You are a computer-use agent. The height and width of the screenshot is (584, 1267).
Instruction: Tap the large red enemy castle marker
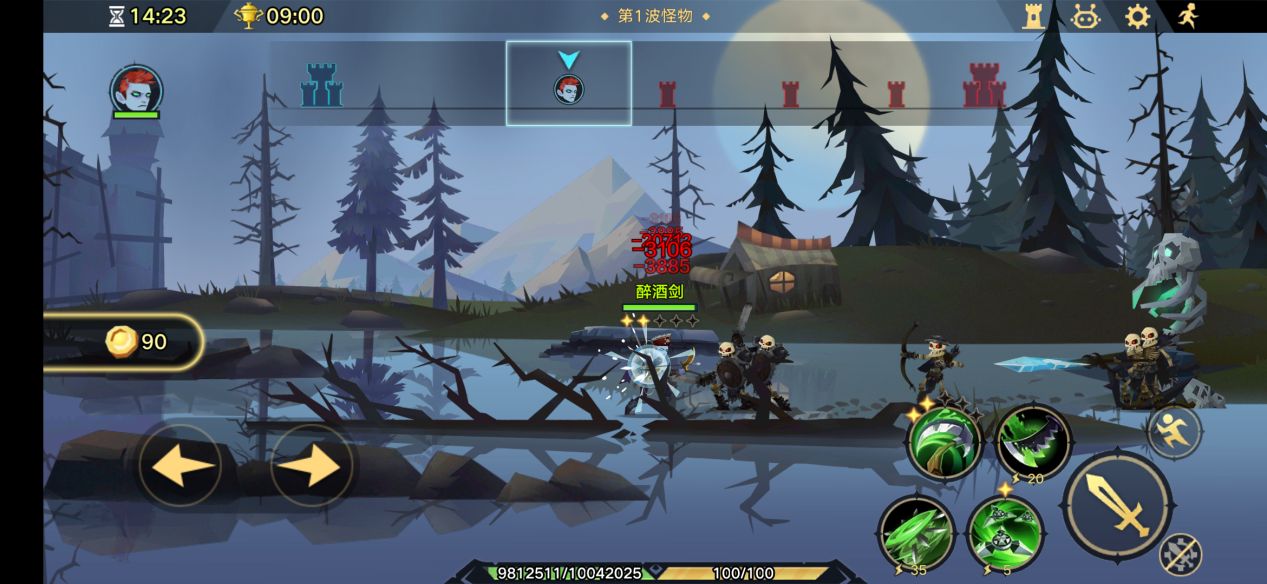(x=984, y=86)
